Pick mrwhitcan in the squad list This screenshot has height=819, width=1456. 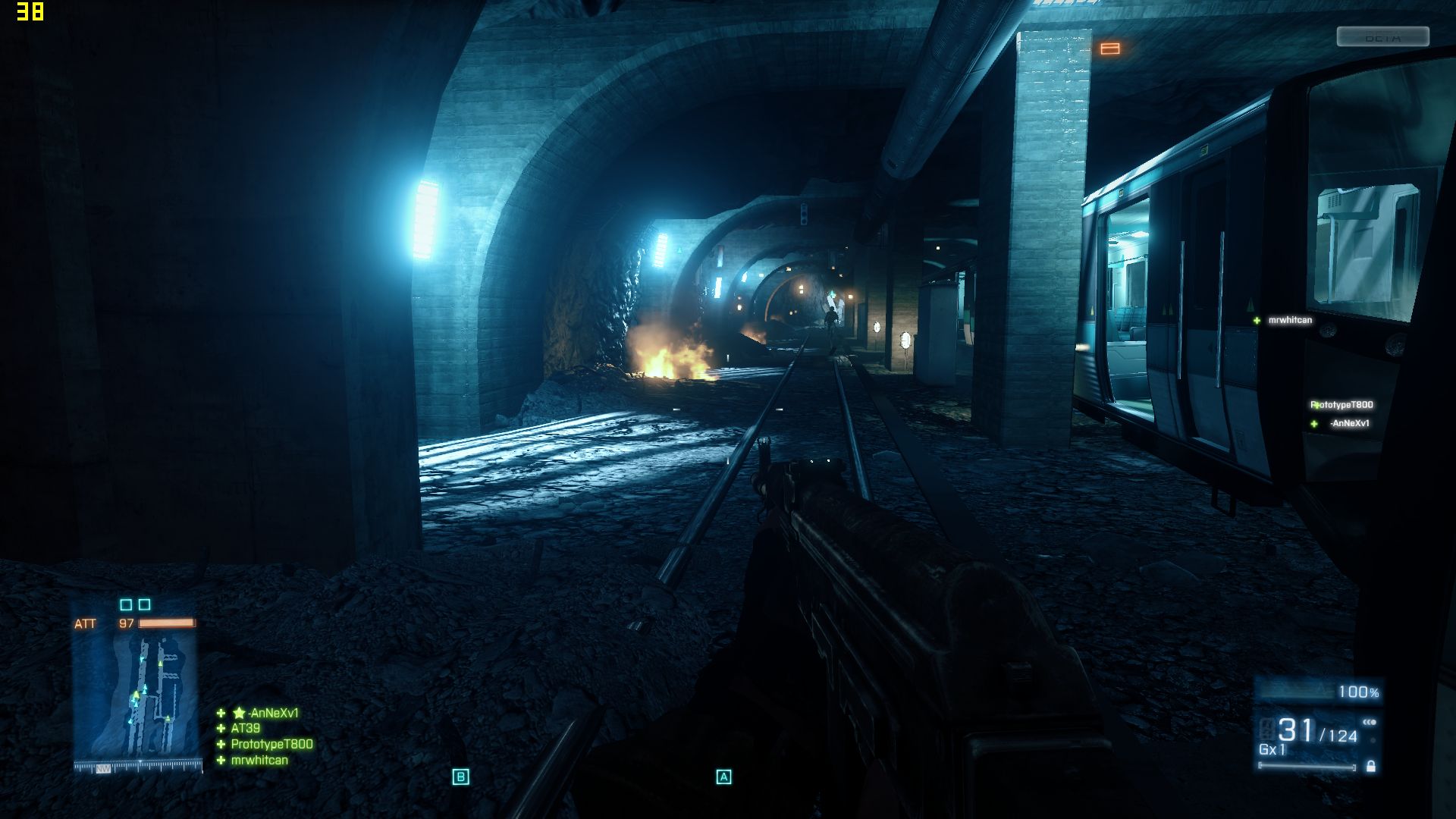click(259, 761)
